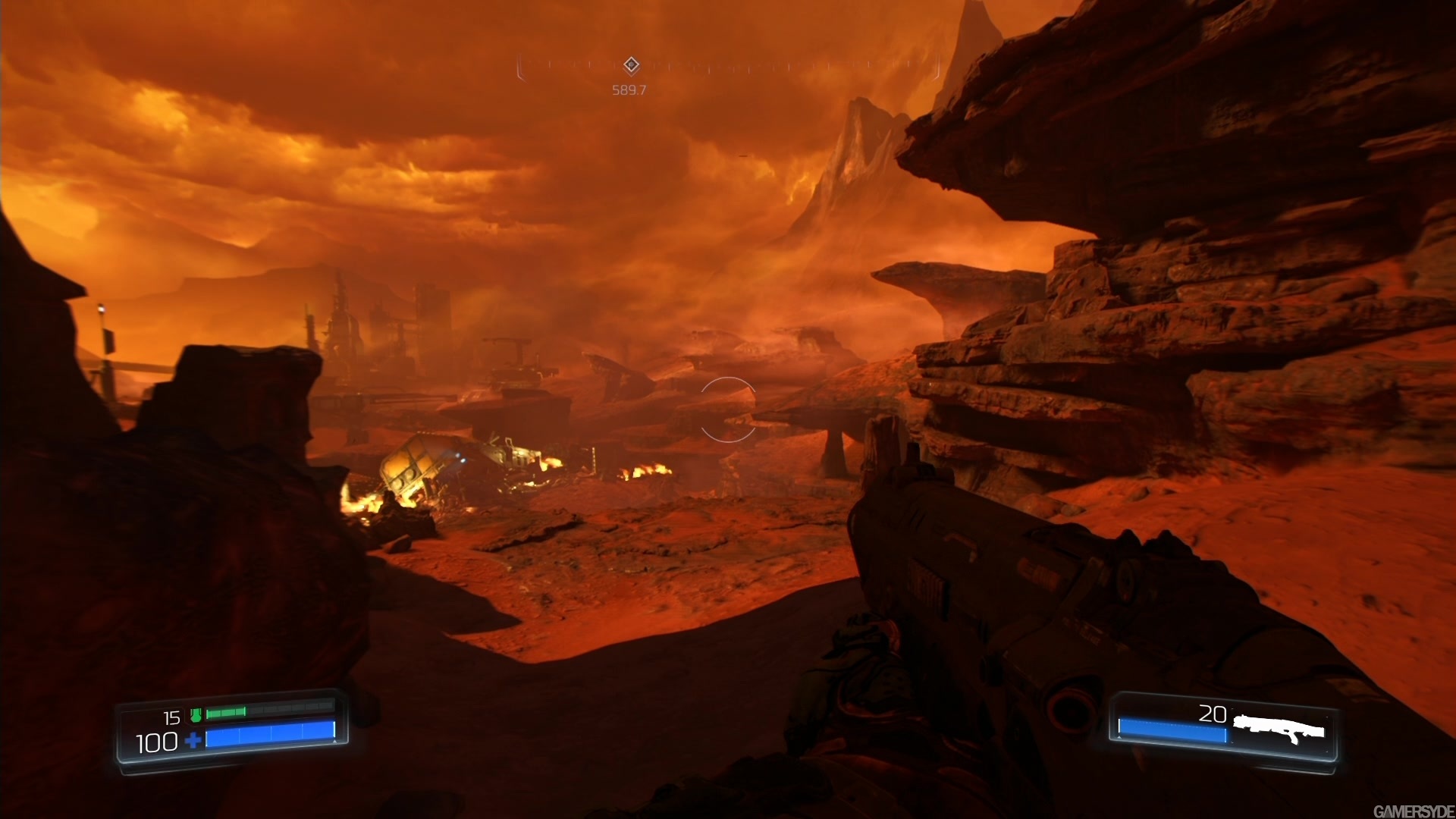The image size is (1456, 819).
Task: Click the blue ammo bar near the shotgun
Action: (x=1172, y=730)
